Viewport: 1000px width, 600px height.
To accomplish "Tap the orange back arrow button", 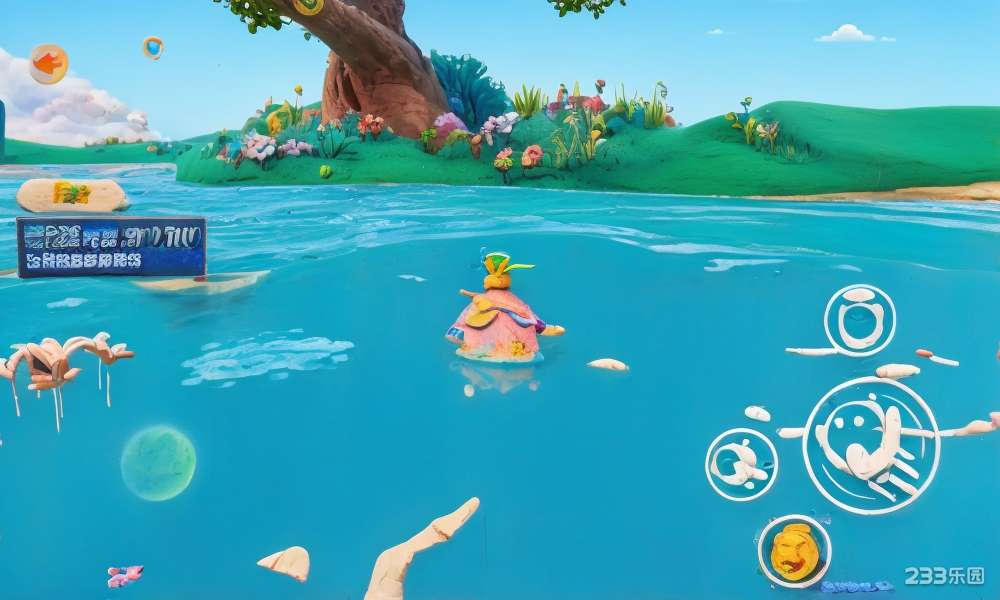I will (x=48, y=64).
